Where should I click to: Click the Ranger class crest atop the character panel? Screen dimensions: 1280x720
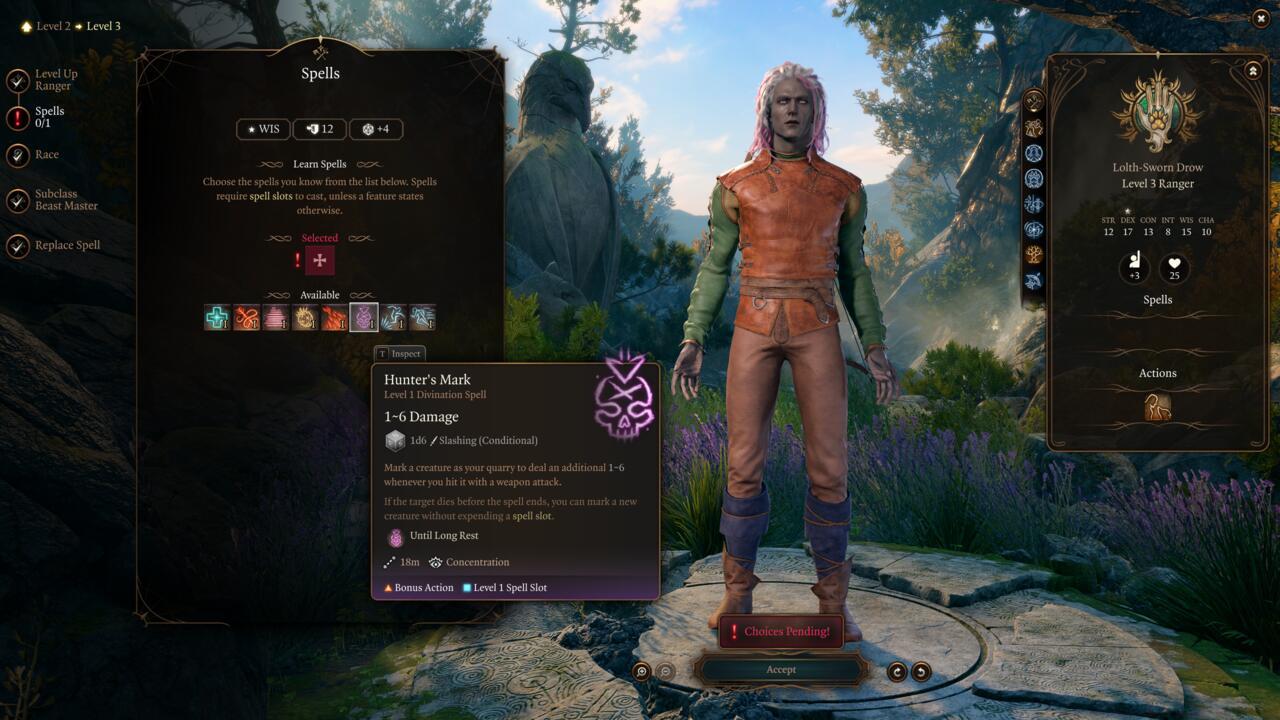click(x=1157, y=113)
